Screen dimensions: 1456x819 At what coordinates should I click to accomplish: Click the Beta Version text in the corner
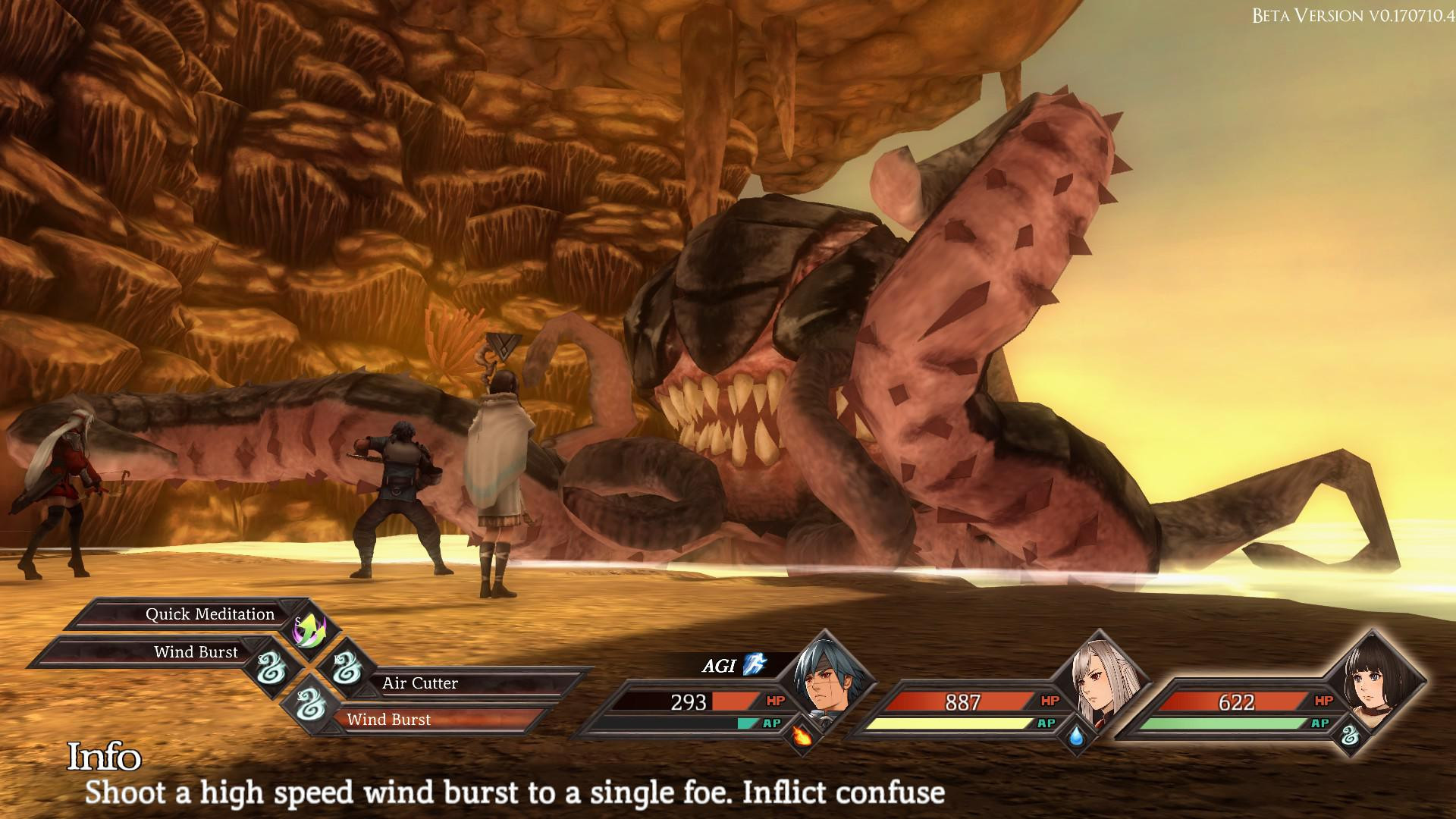1354,14
